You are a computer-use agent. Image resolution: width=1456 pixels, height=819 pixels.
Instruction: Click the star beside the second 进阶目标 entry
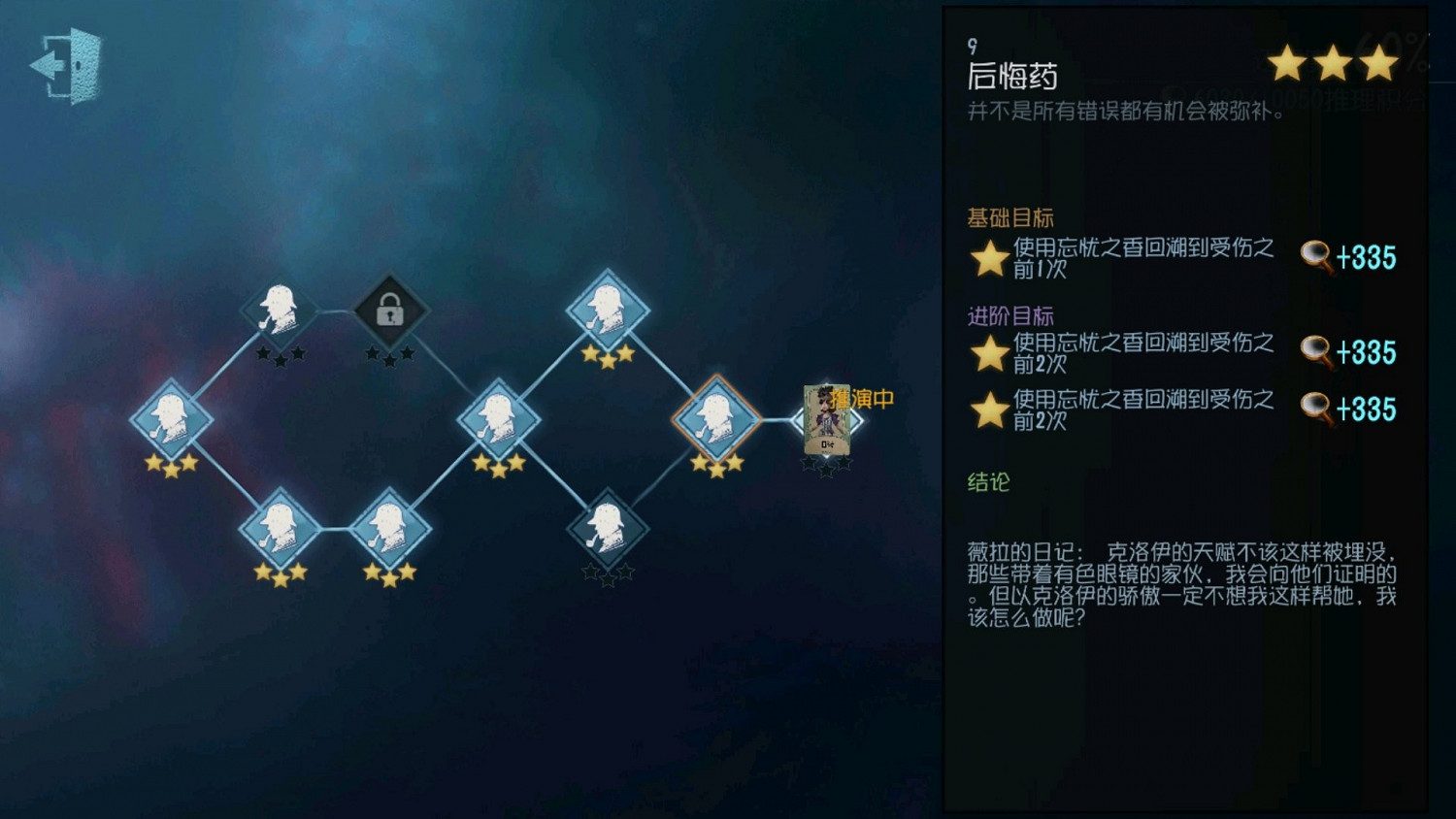coord(985,409)
